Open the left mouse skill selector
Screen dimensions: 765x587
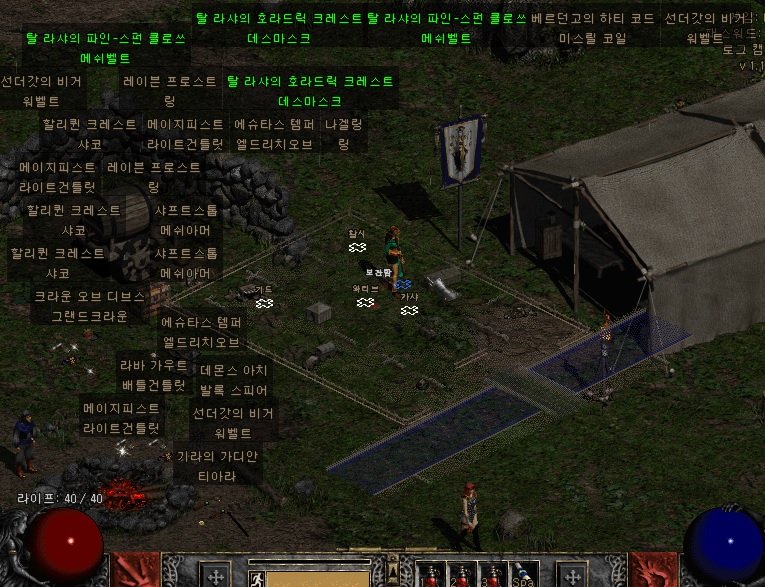(x=215, y=575)
